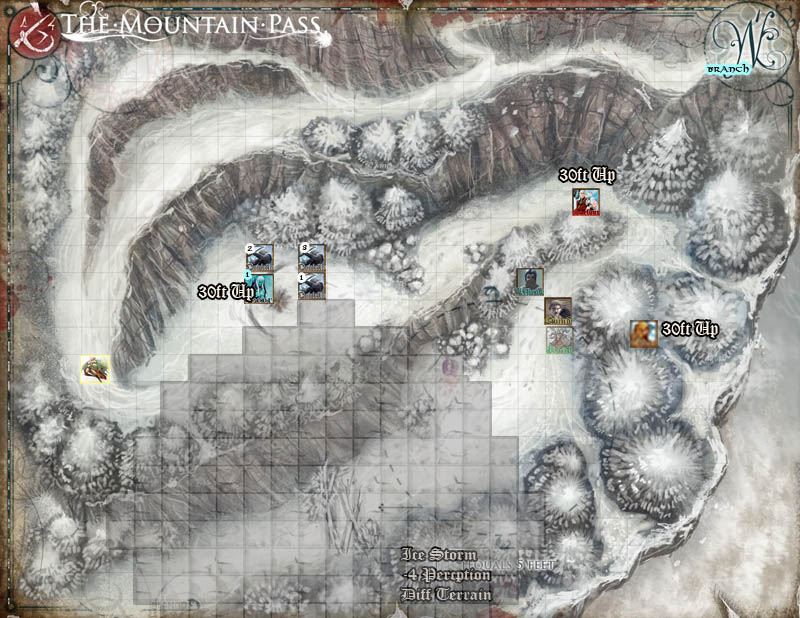Image resolution: width=800 pixels, height=618 pixels.
Task: Select the gray token numbered 3
Action: (312, 257)
